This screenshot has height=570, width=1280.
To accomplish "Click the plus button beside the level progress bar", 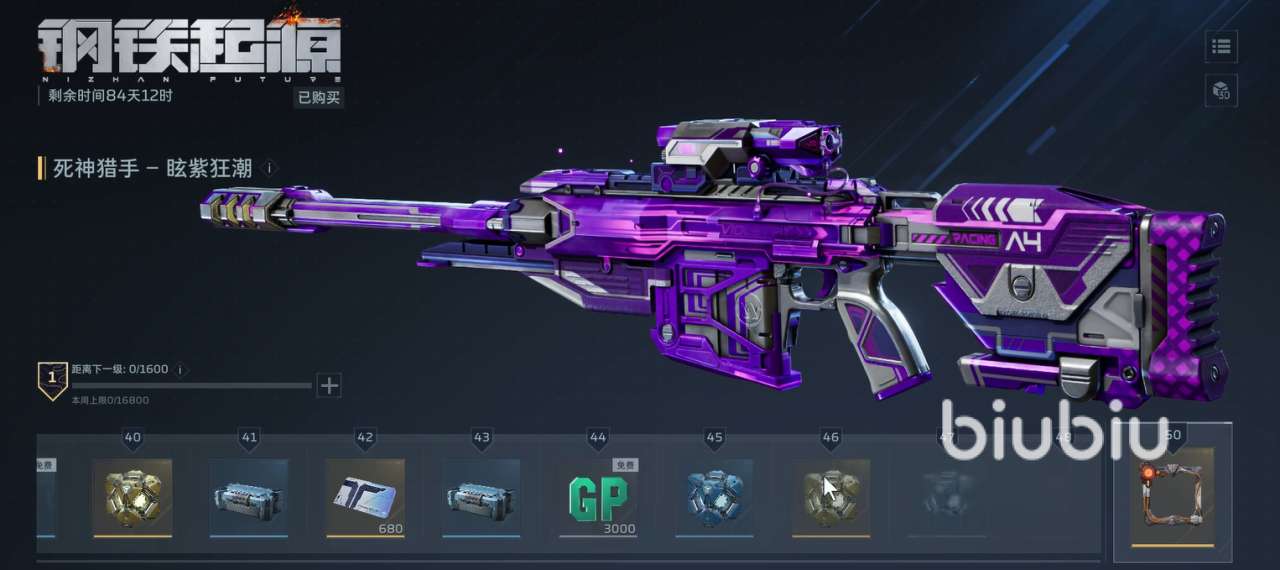I will point(329,385).
